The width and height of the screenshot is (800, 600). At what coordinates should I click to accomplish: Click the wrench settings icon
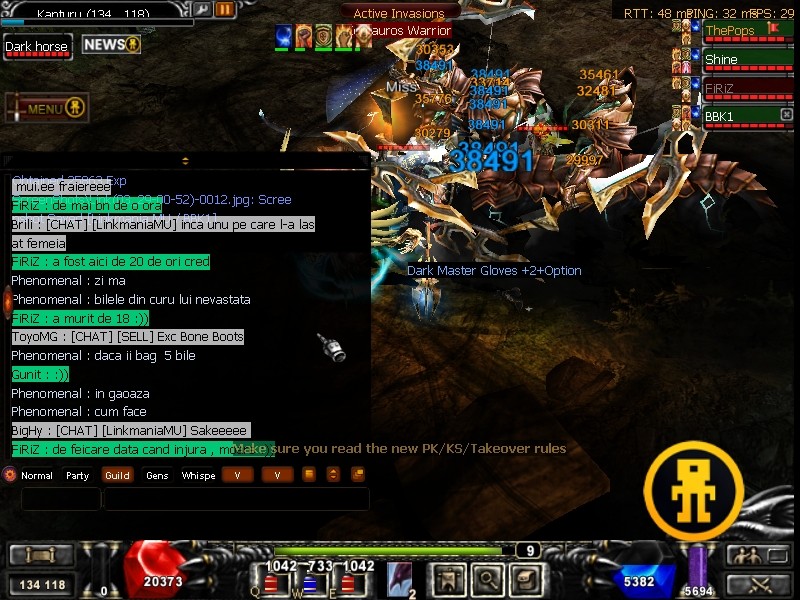203,9
